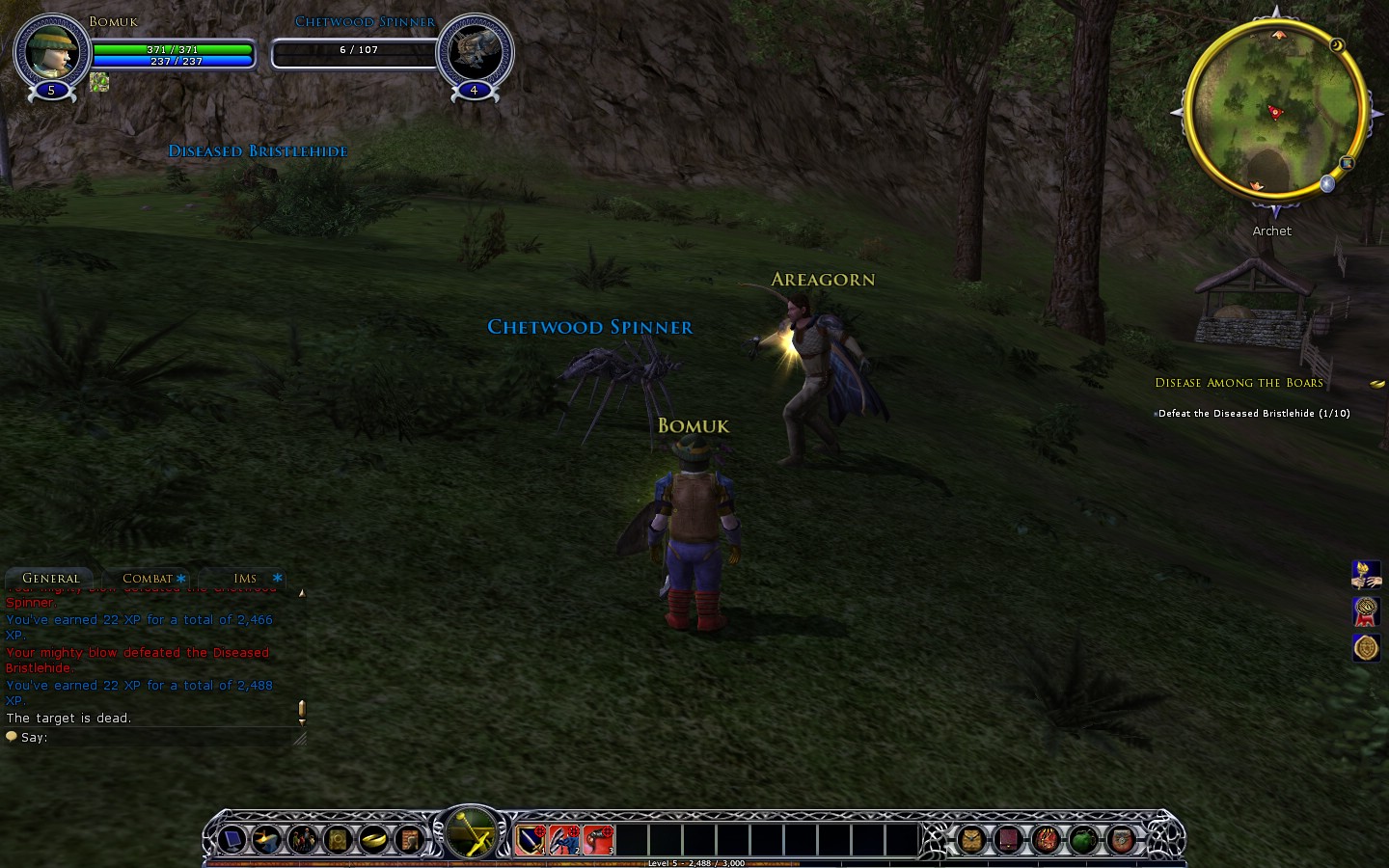Open the green bag on the toolbar

click(x=1083, y=840)
